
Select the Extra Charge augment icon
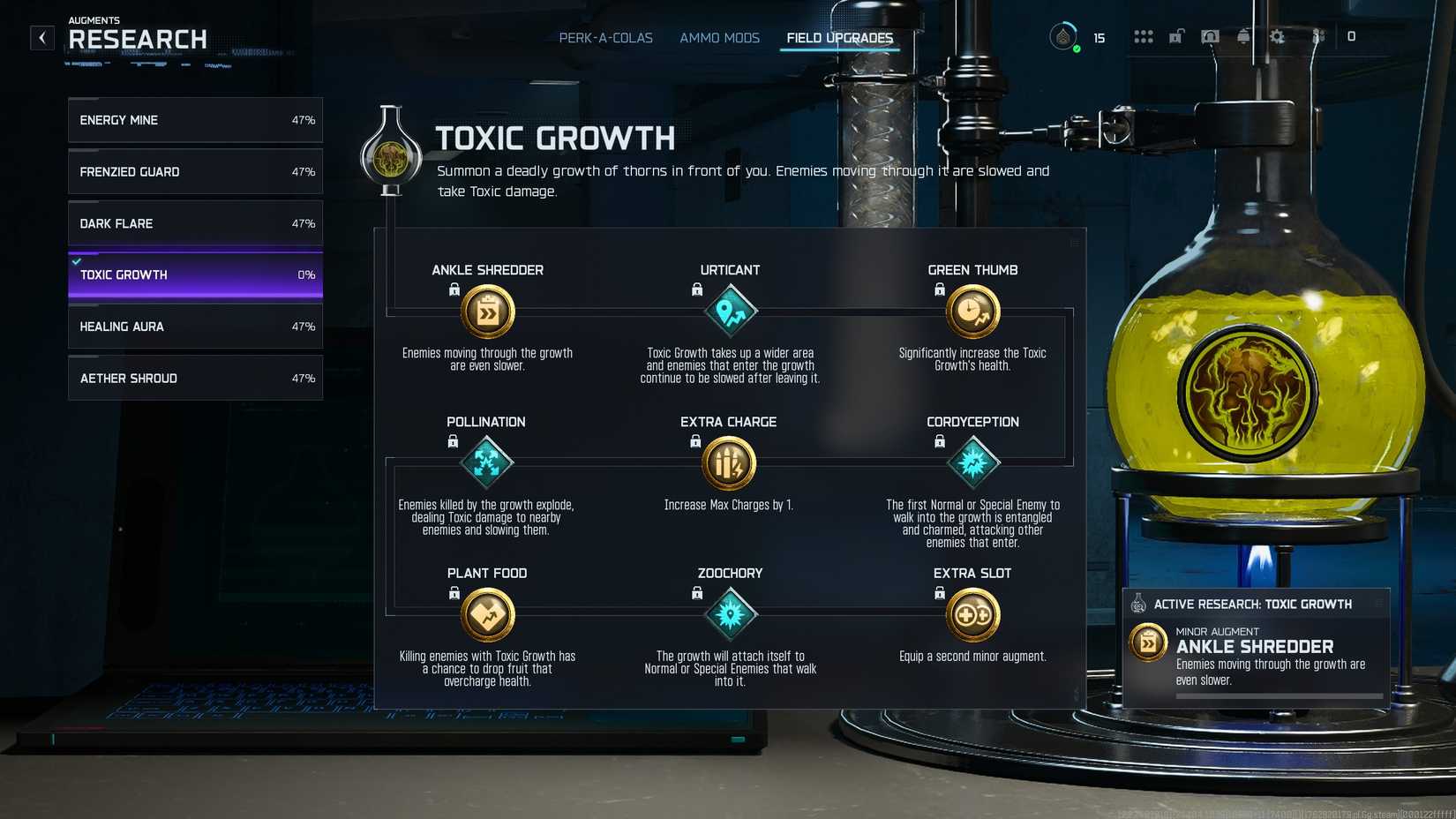[730, 463]
